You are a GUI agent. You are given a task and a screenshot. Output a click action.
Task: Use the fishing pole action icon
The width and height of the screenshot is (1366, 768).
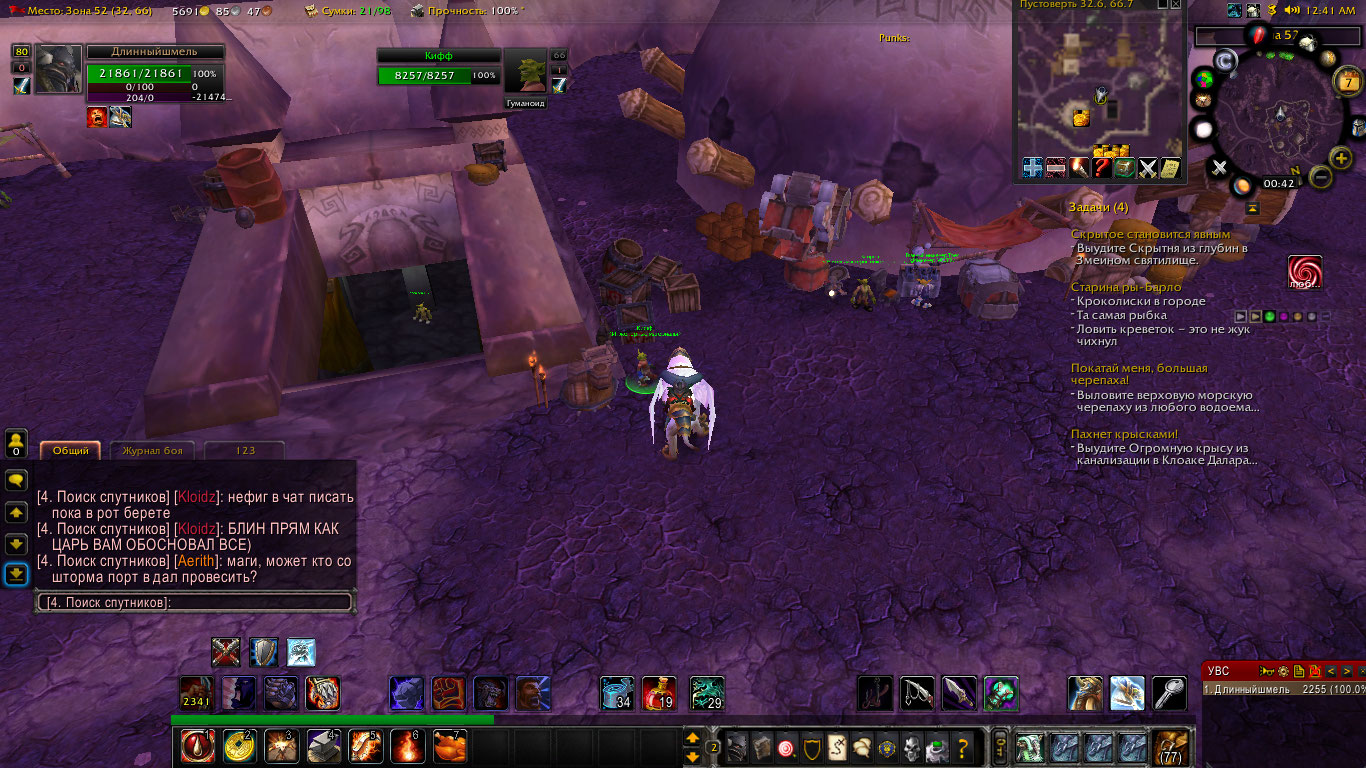click(917, 693)
